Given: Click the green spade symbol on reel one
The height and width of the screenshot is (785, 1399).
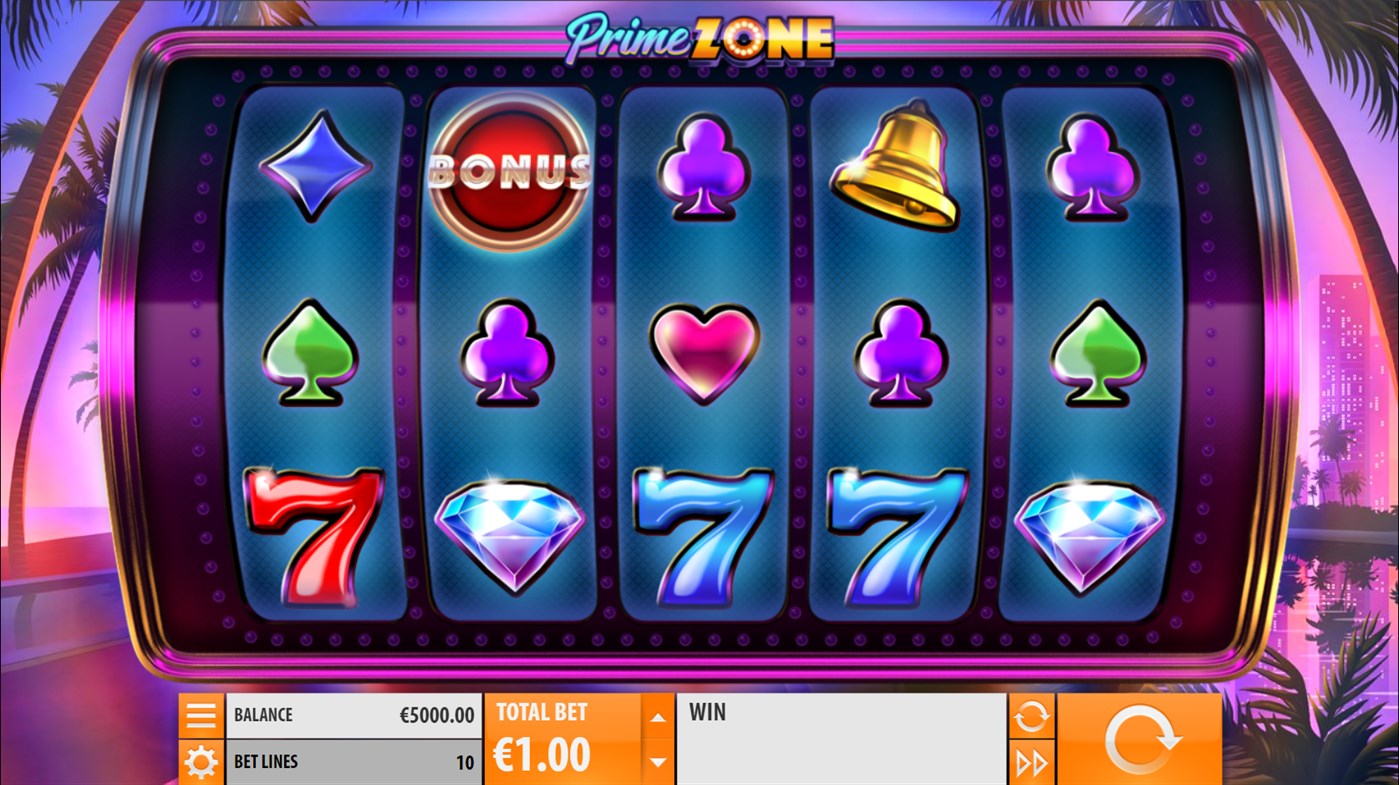Looking at the screenshot, I should 316,352.
